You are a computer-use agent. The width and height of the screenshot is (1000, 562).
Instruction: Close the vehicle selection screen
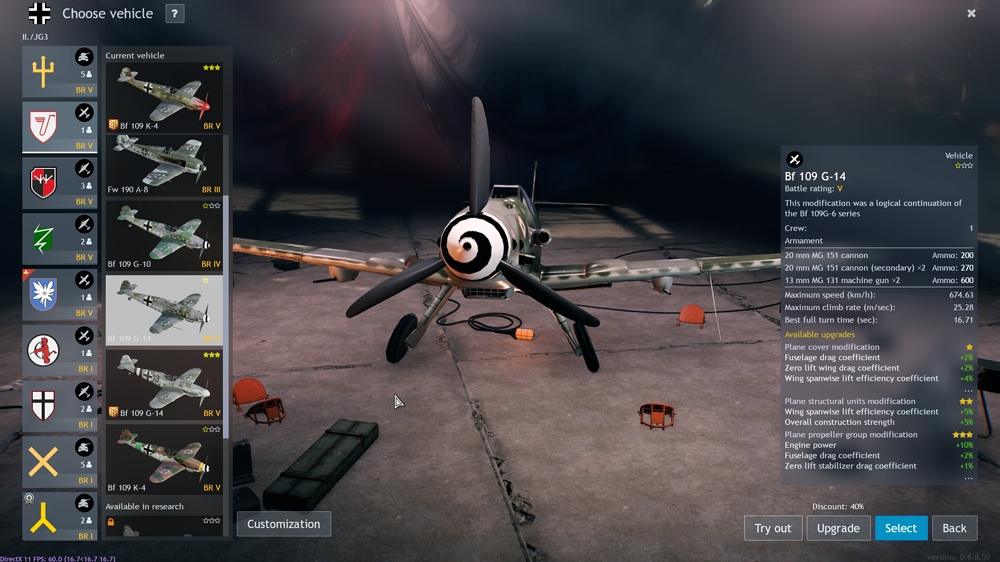[971, 13]
